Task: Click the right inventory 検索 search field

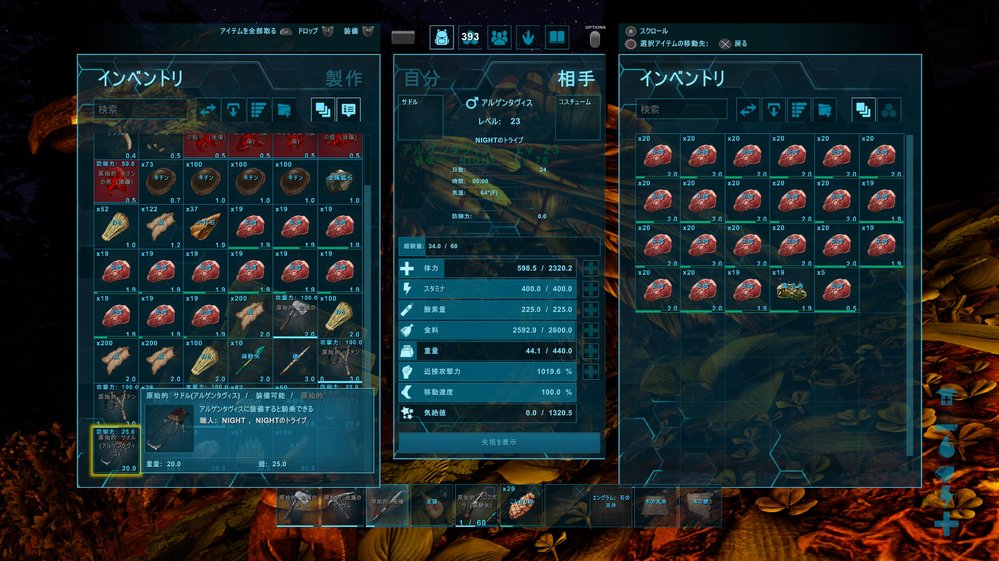Action: click(x=682, y=109)
